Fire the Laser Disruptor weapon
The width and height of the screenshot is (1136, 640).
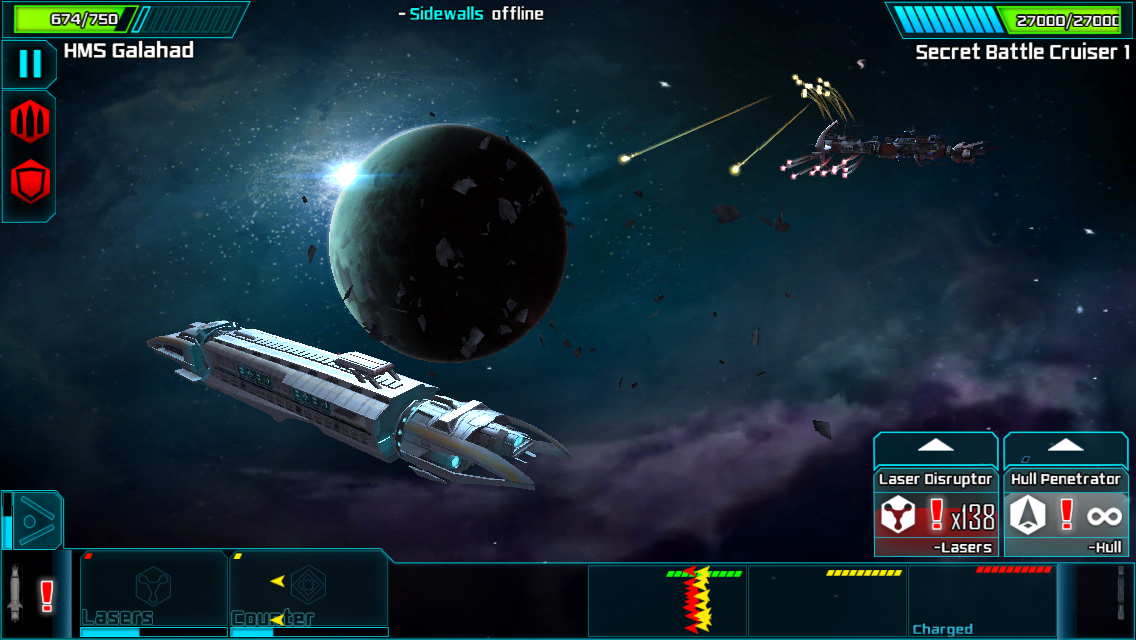[936, 516]
